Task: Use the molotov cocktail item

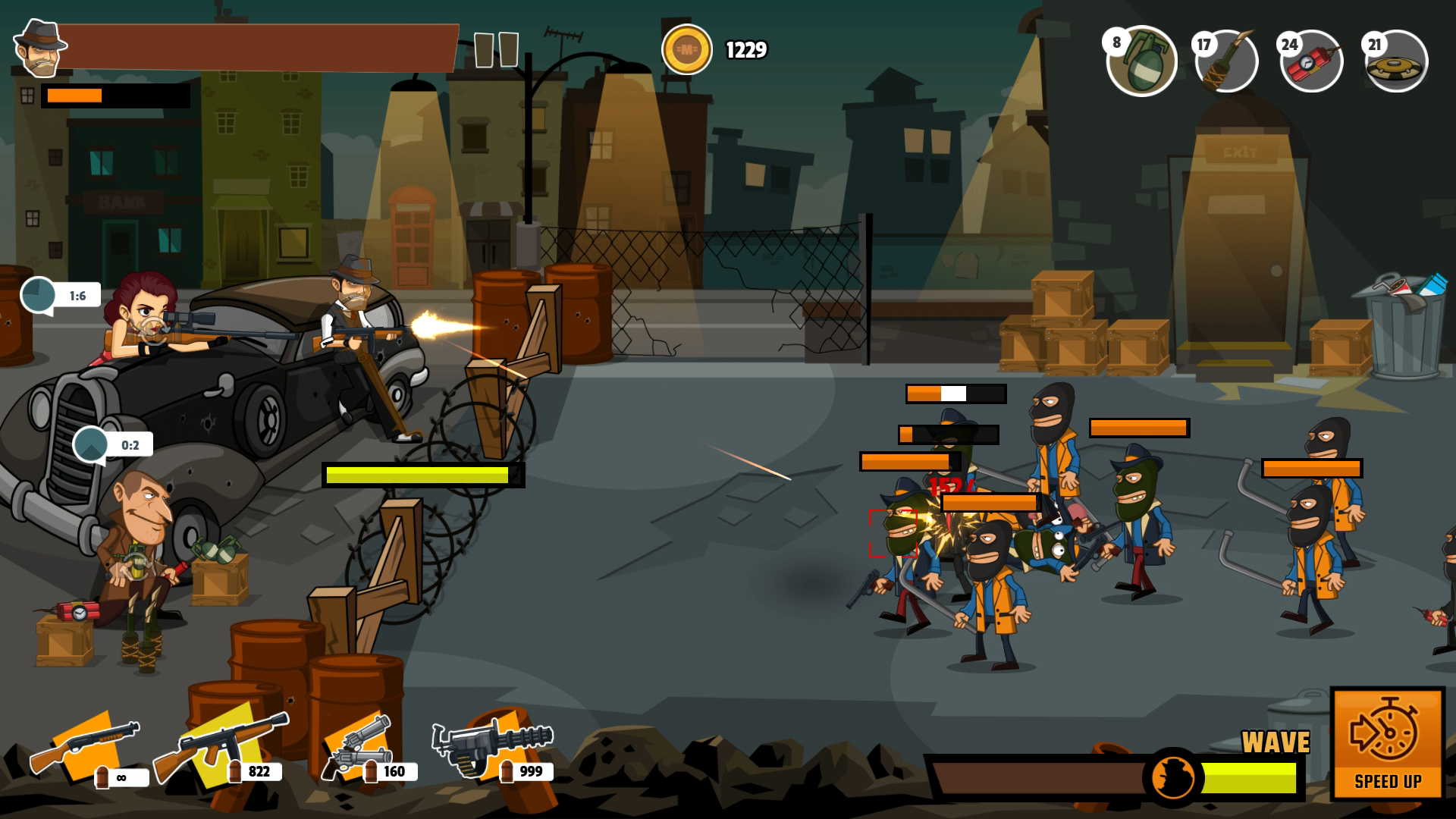Action: [1226, 61]
